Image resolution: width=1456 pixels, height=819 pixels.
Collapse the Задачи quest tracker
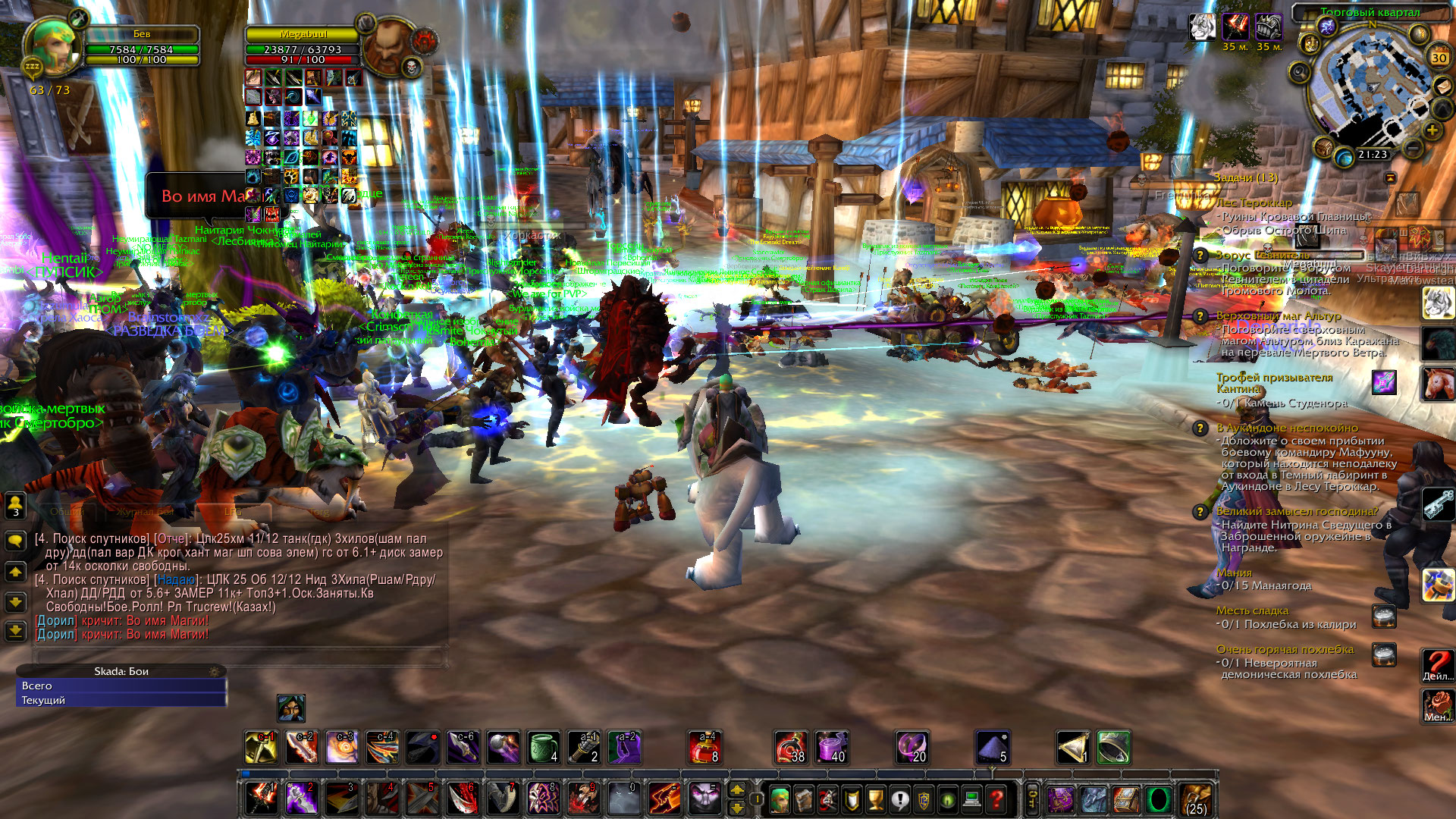[x=1390, y=177]
